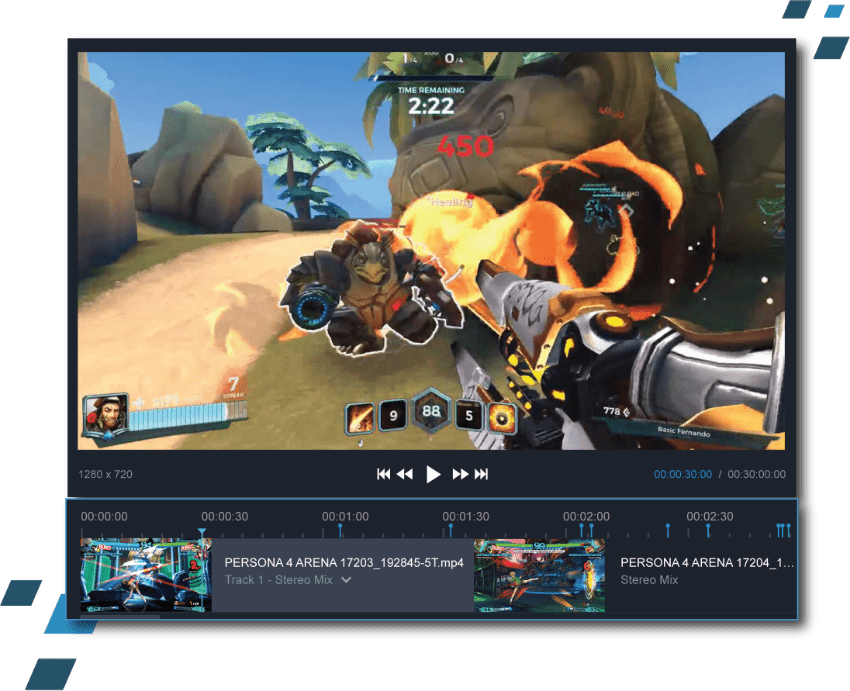Skip to the end of the video
The image size is (850, 691).
coord(481,474)
